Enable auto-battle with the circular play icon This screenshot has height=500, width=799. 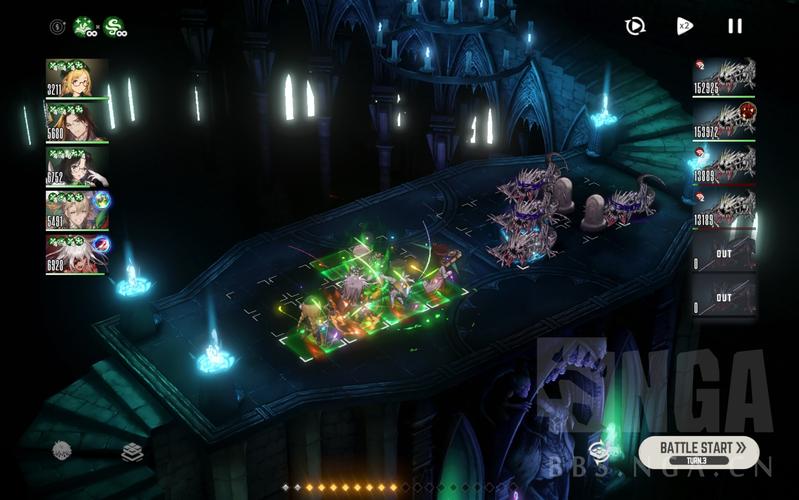click(x=635, y=26)
